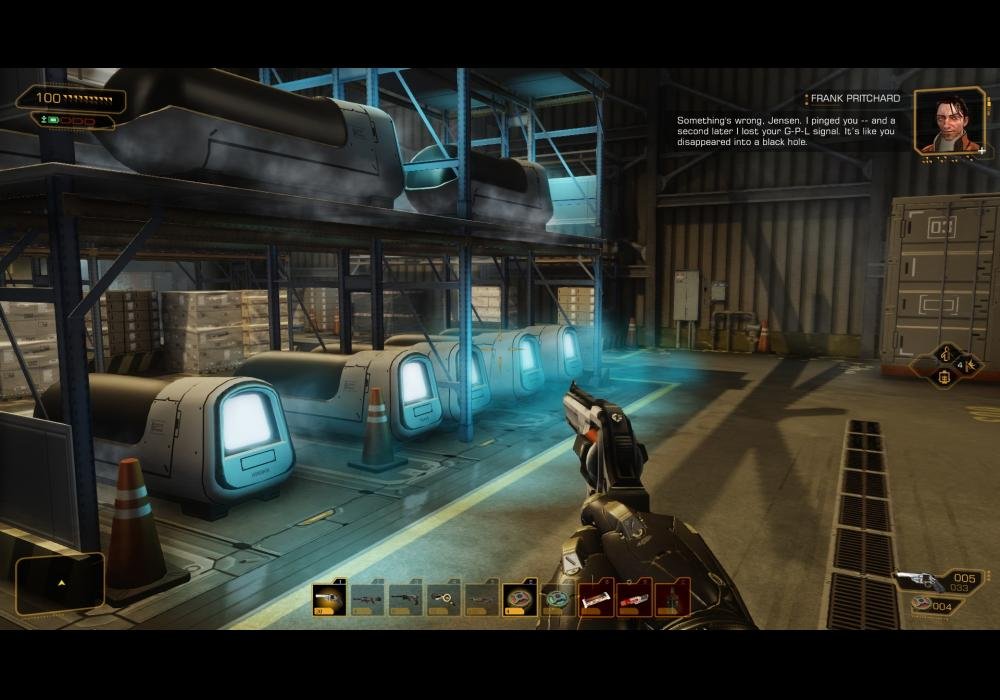Click the equipped revolver weapon icon

pyautogui.click(x=918, y=580)
